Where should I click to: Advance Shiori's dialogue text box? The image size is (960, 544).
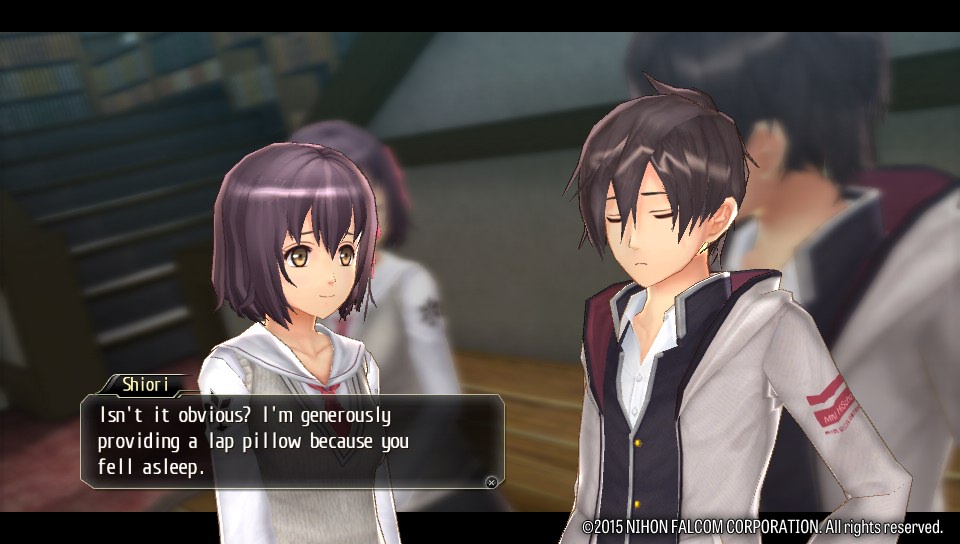(491, 482)
